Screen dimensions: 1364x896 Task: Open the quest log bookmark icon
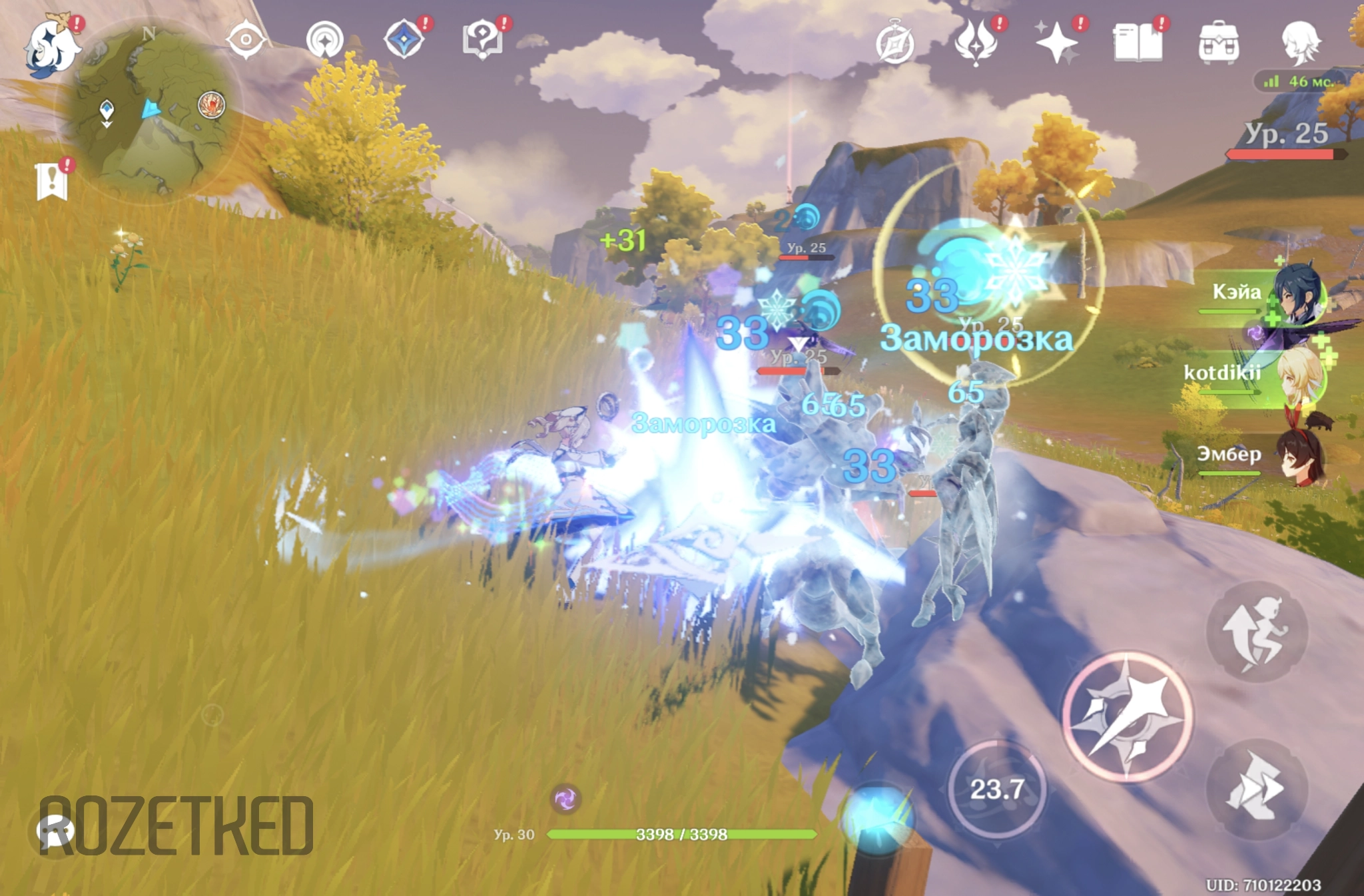pyautogui.click(x=53, y=181)
